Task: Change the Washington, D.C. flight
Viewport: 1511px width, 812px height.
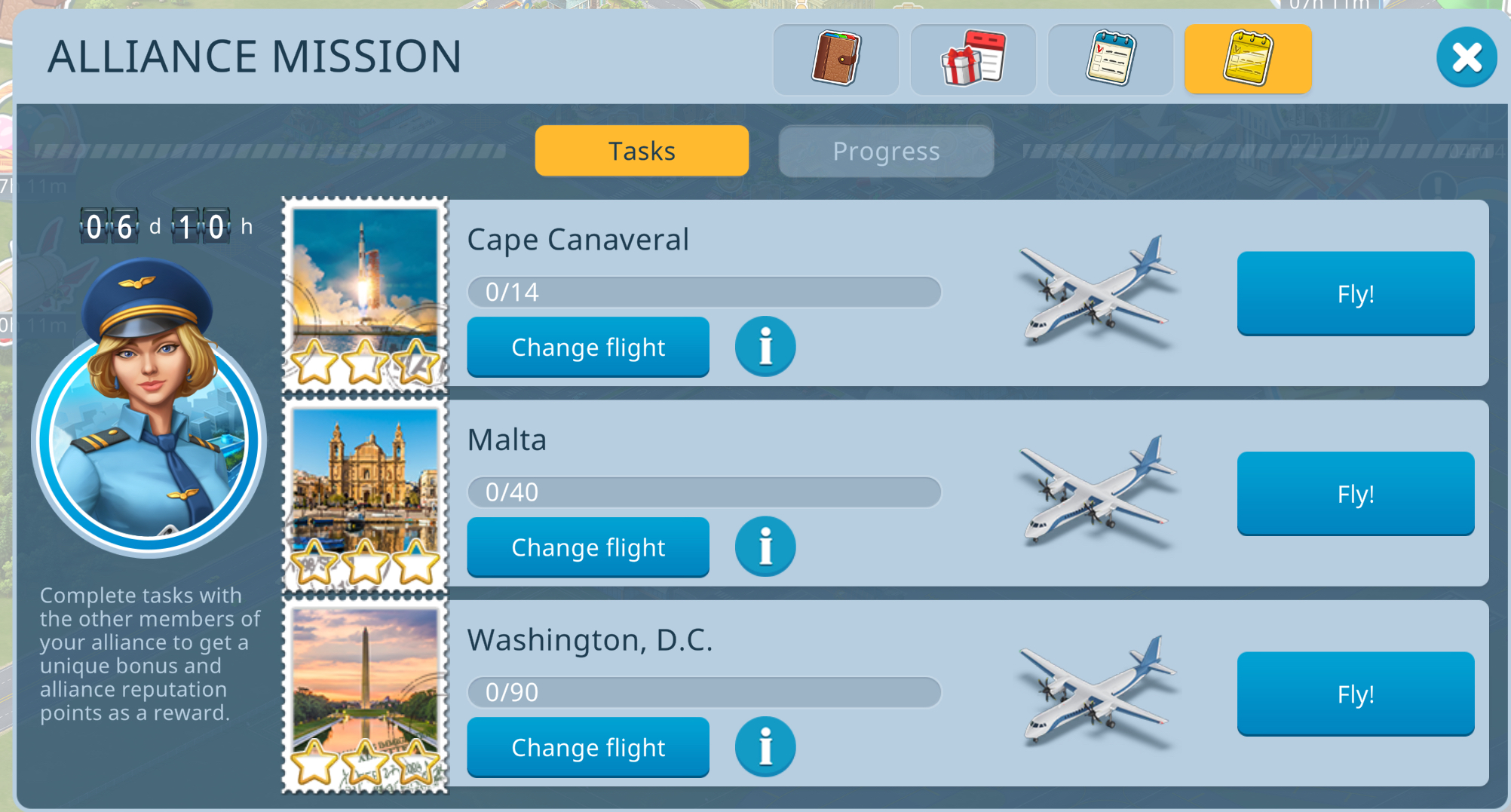Action: tap(588, 747)
